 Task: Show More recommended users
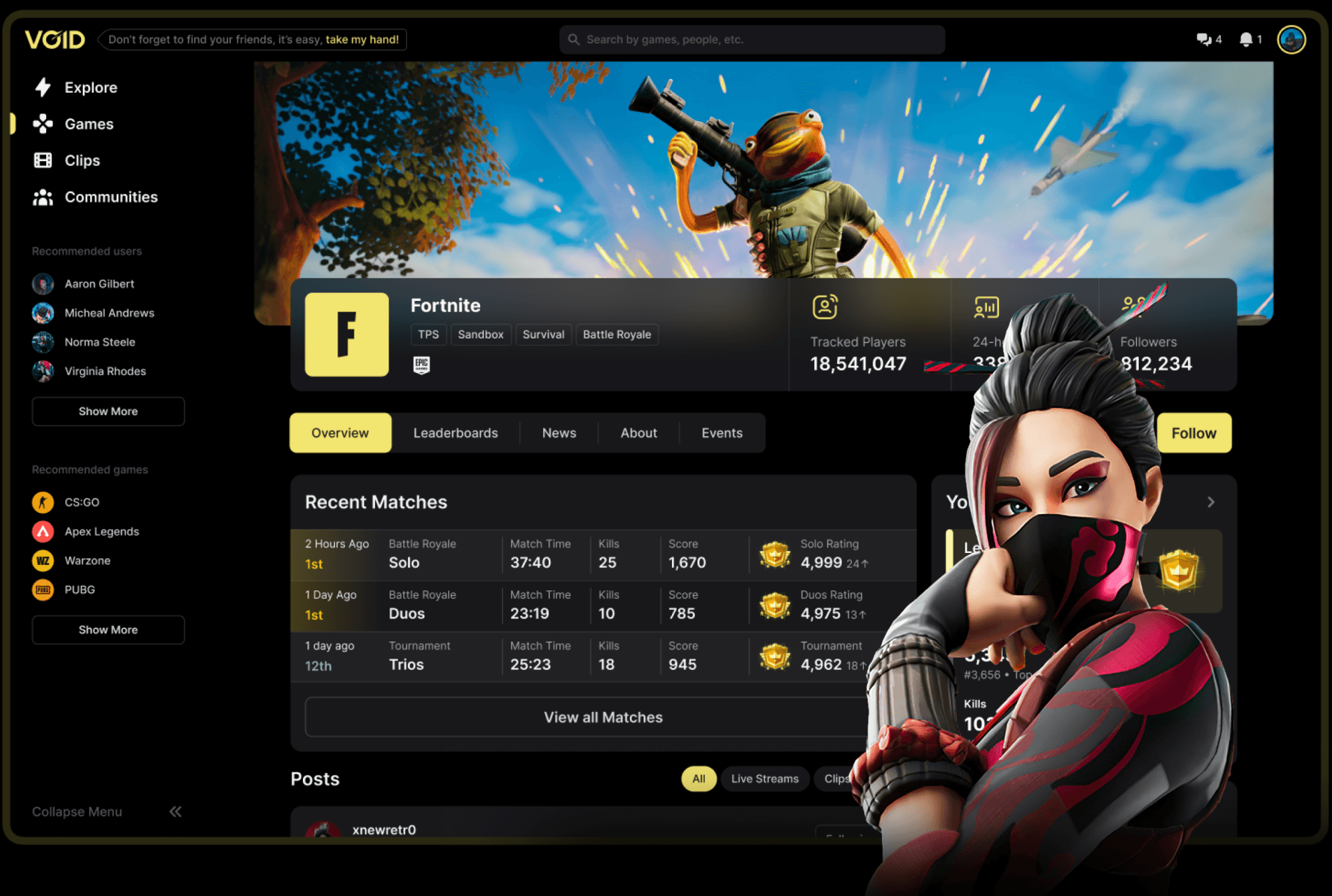click(x=108, y=411)
